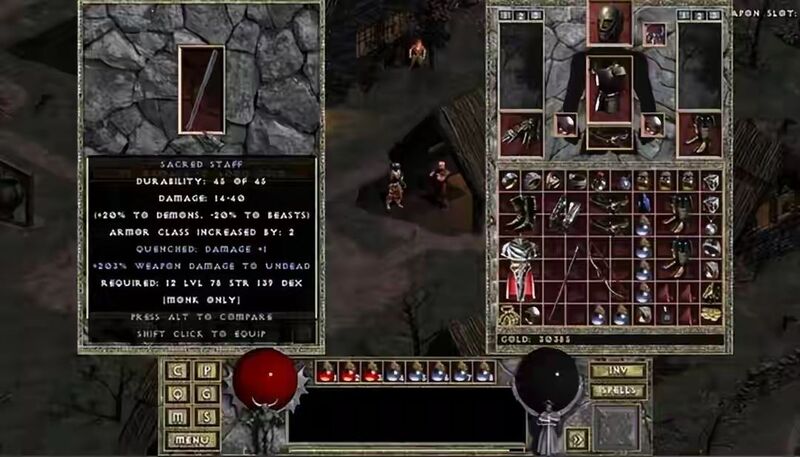Select the equipped chest armor slot
800x457 pixels.
tap(608, 88)
